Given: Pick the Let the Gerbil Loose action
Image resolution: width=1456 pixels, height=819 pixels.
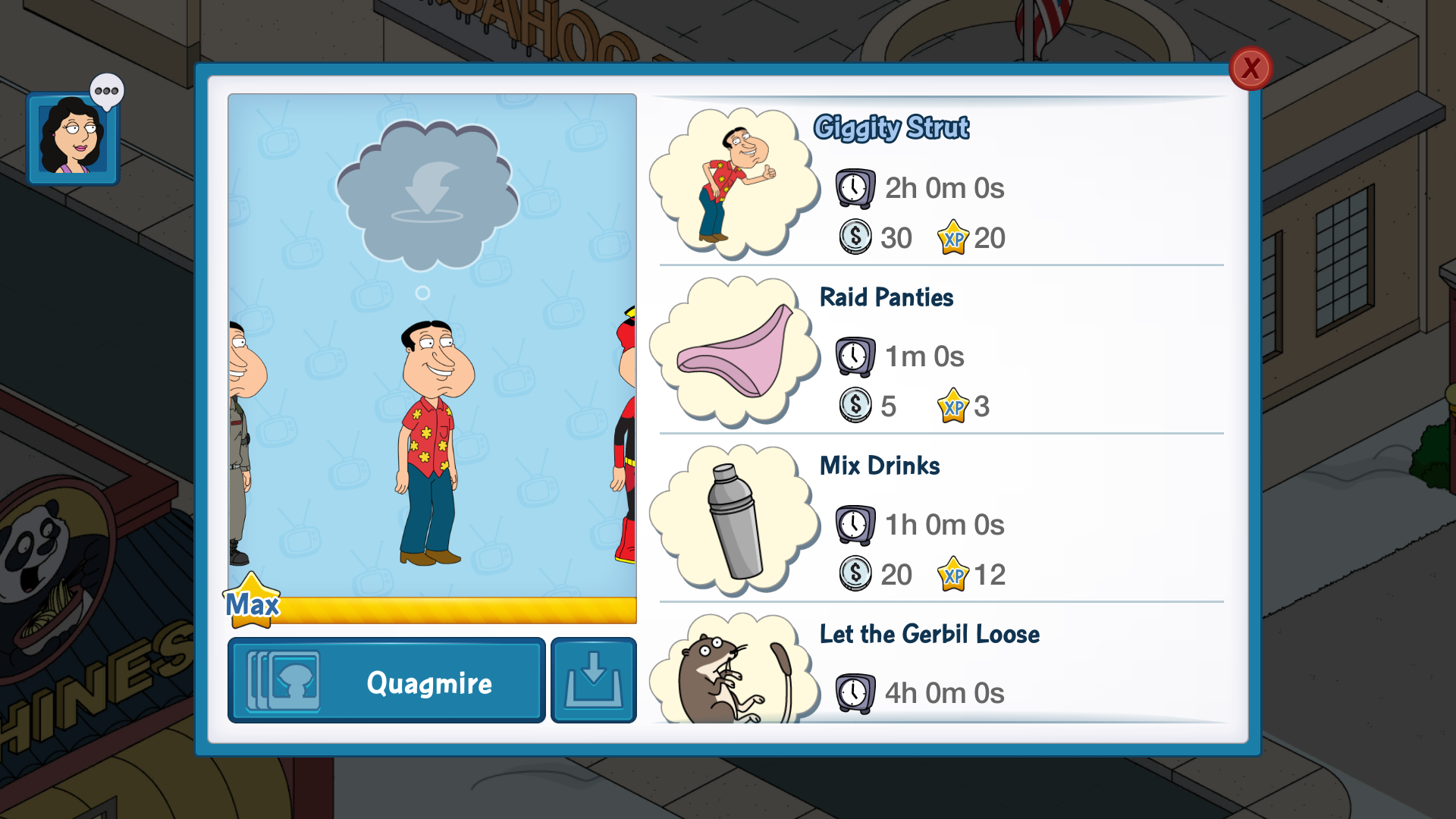Looking at the screenshot, I should click(940, 667).
